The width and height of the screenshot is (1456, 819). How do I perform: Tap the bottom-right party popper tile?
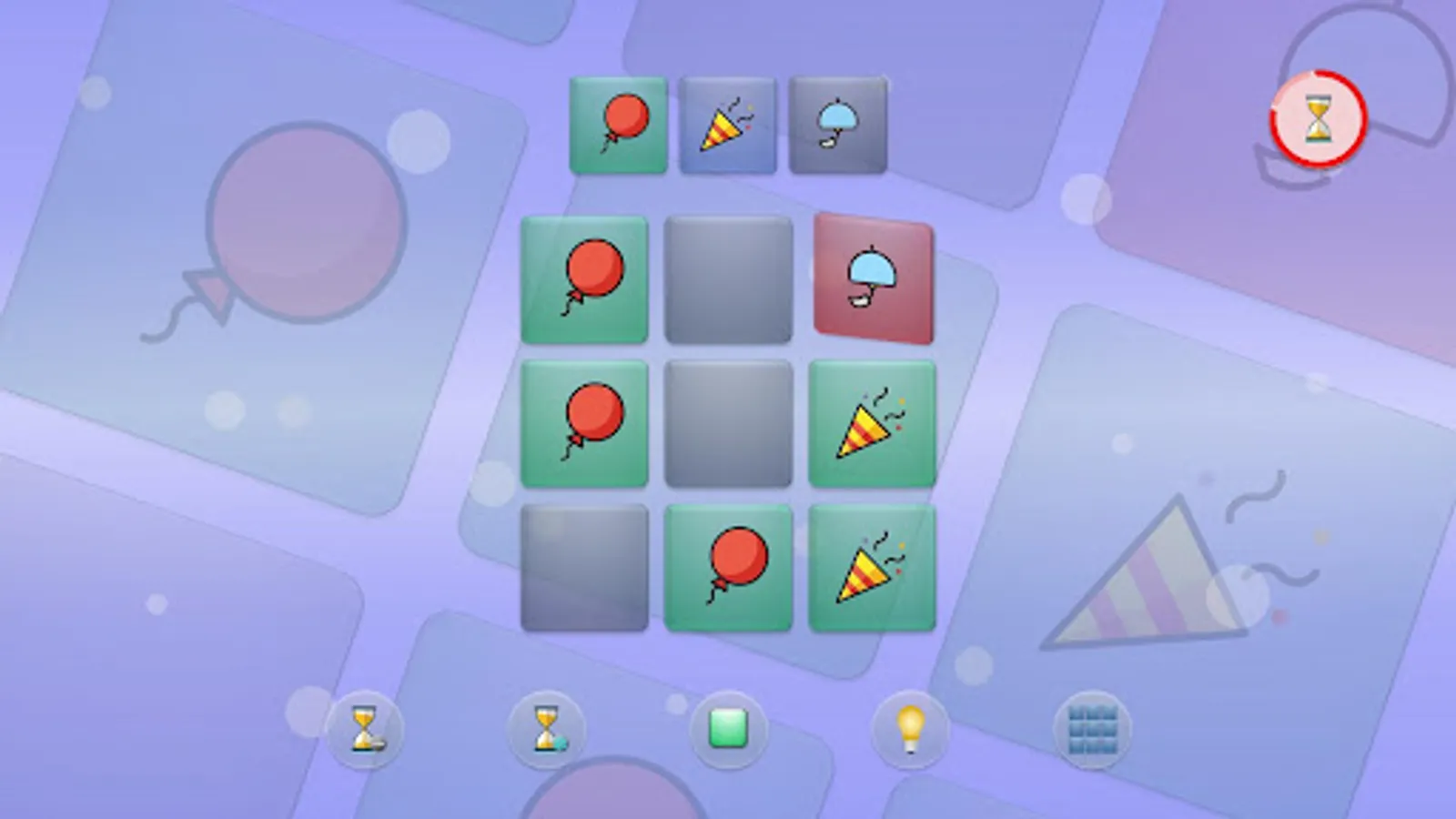(x=871, y=566)
